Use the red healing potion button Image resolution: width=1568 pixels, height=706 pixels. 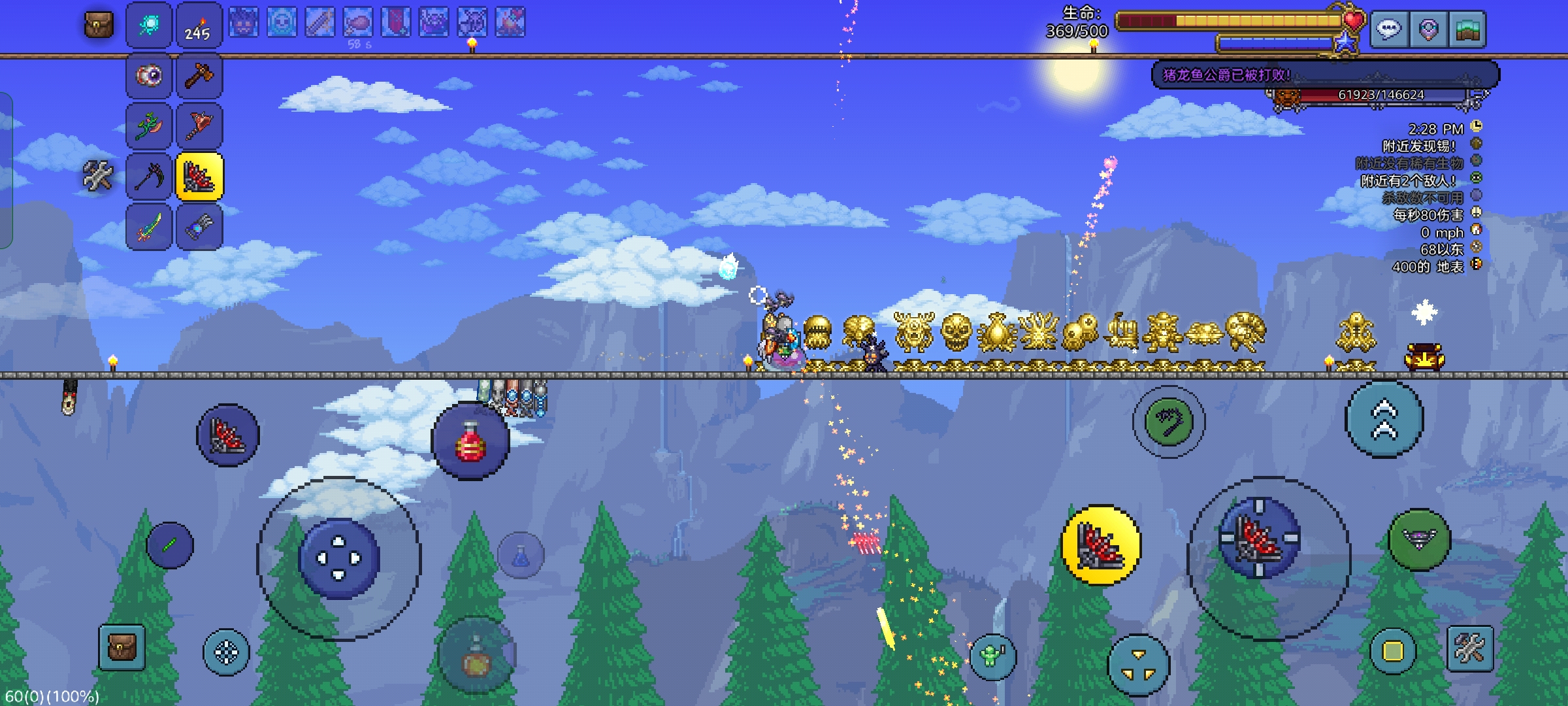coord(470,441)
